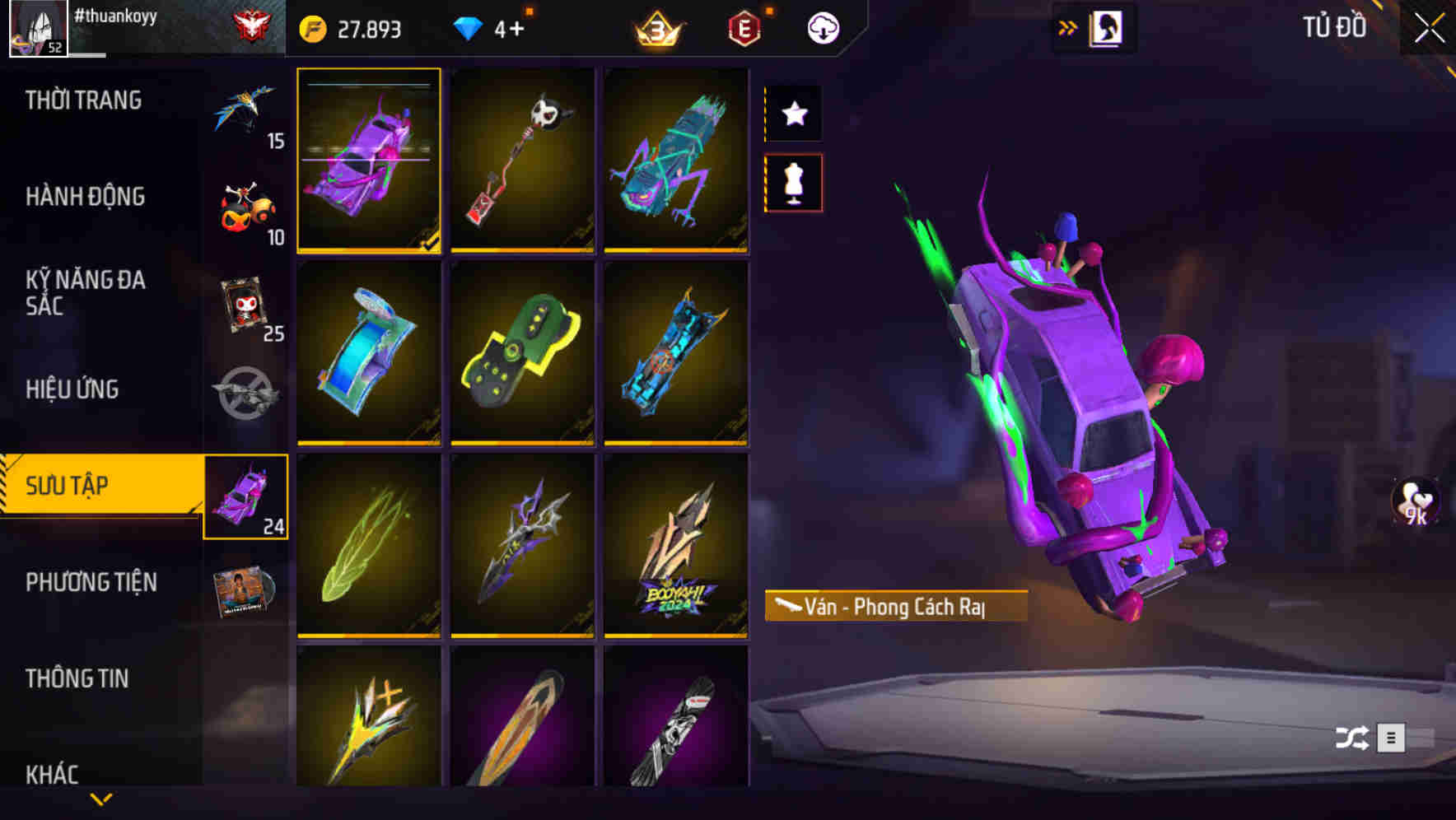Click the gold F coin balance icon
1456x820 pixels.
[311, 27]
